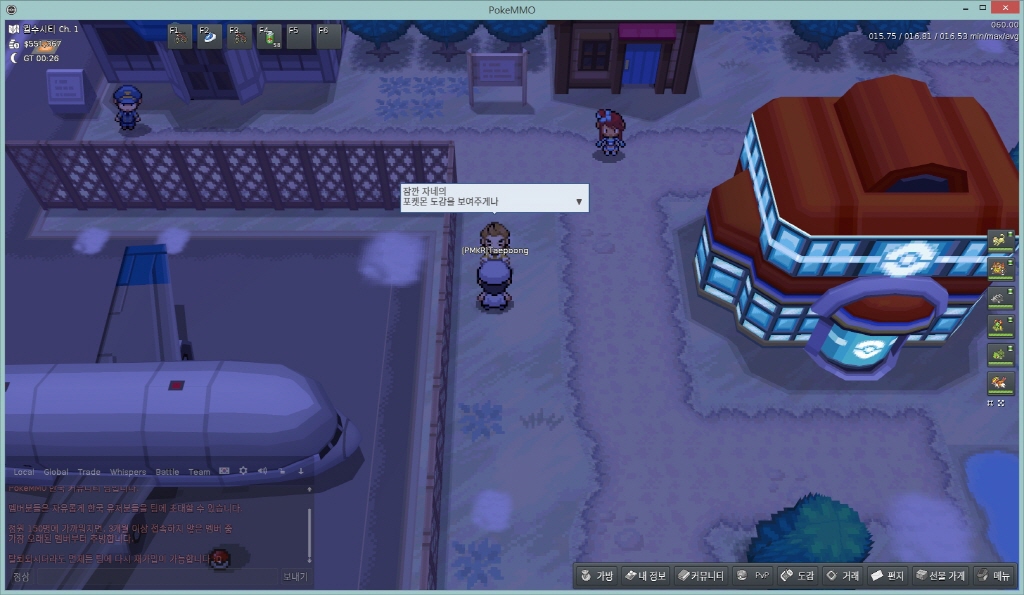1024x595 pixels.
Task: Open 내 정보 trainer info
Action: click(x=645, y=576)
